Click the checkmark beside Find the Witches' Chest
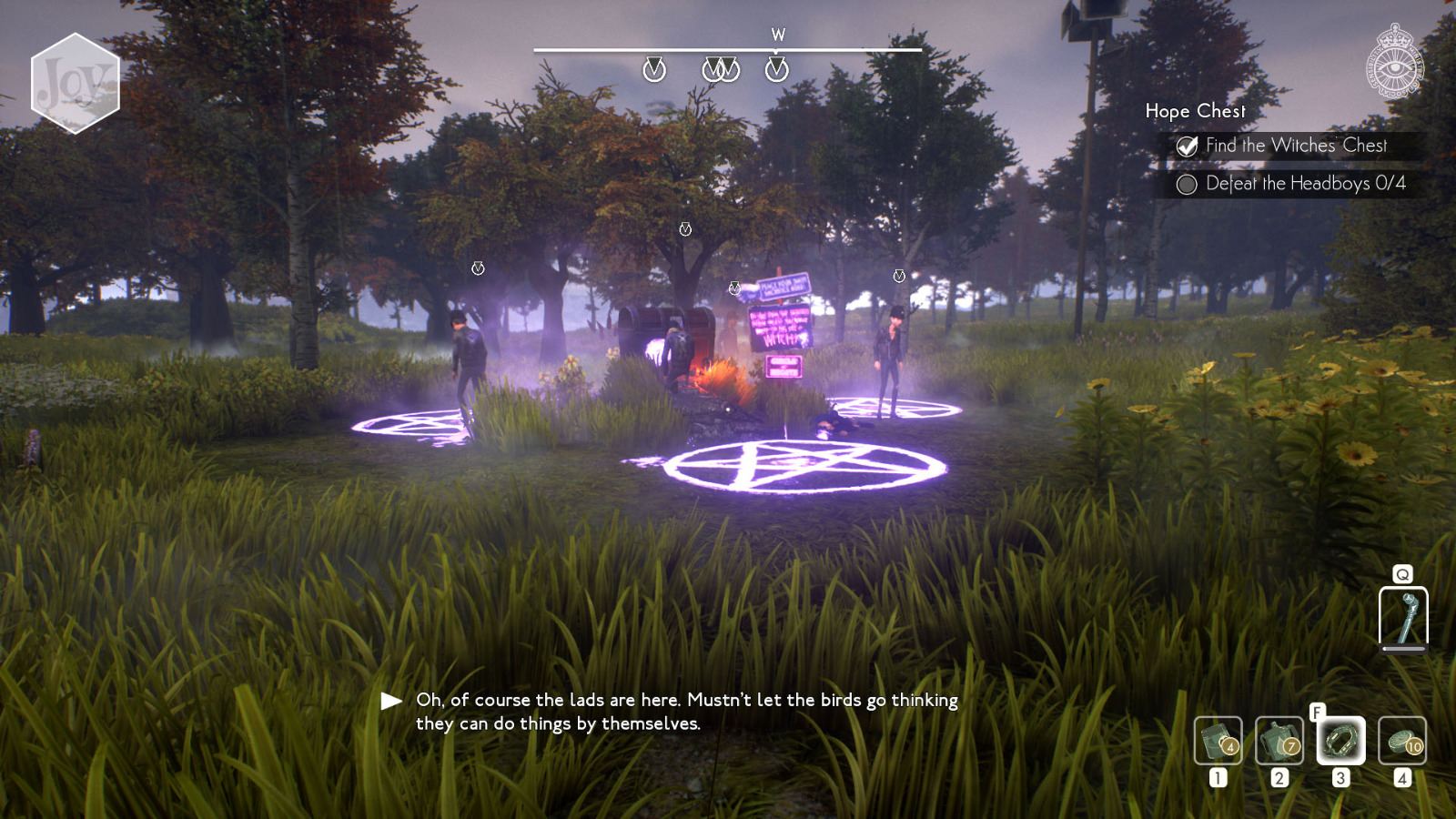Screen dimensions: 1456x819 coord(1186,145)
